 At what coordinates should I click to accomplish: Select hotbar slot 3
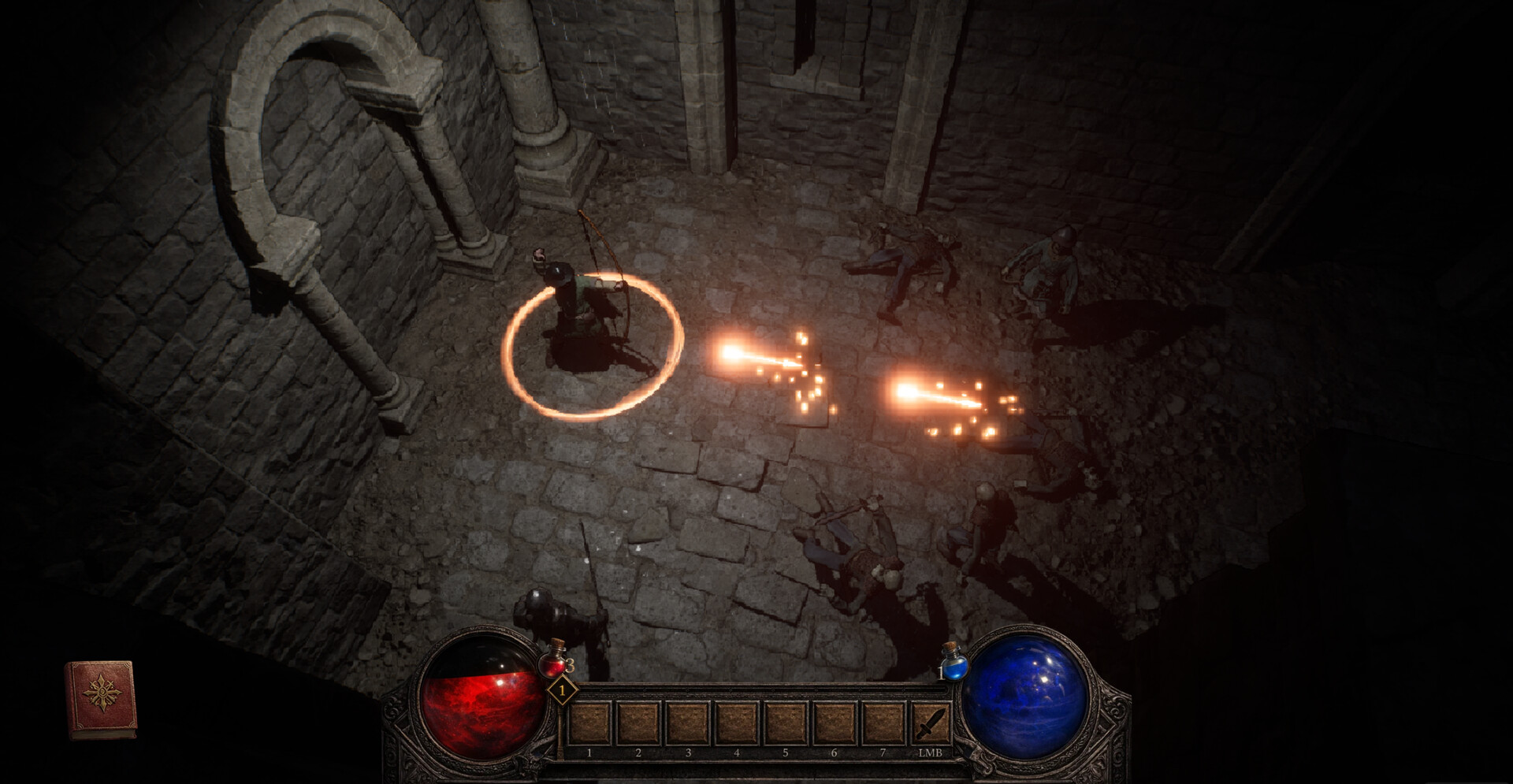pyautogui.click(x=686, y=721)
